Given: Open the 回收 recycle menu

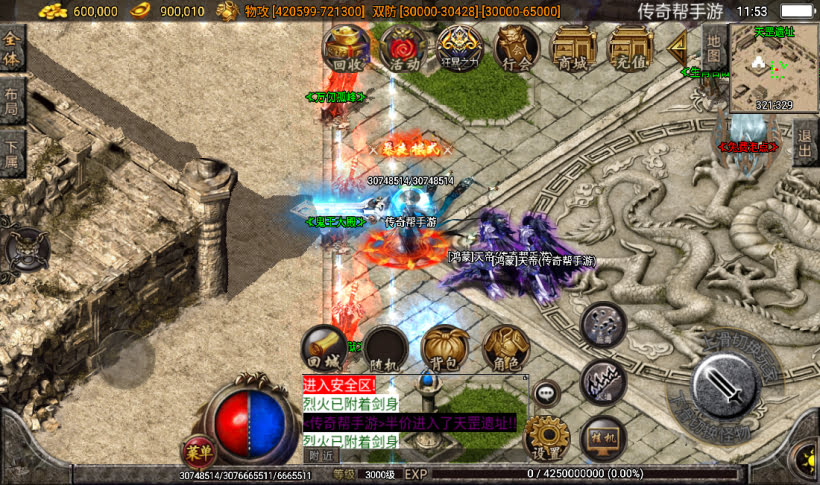Looking at the screenshot, I should pyautogui.click(x=346, y=48).
